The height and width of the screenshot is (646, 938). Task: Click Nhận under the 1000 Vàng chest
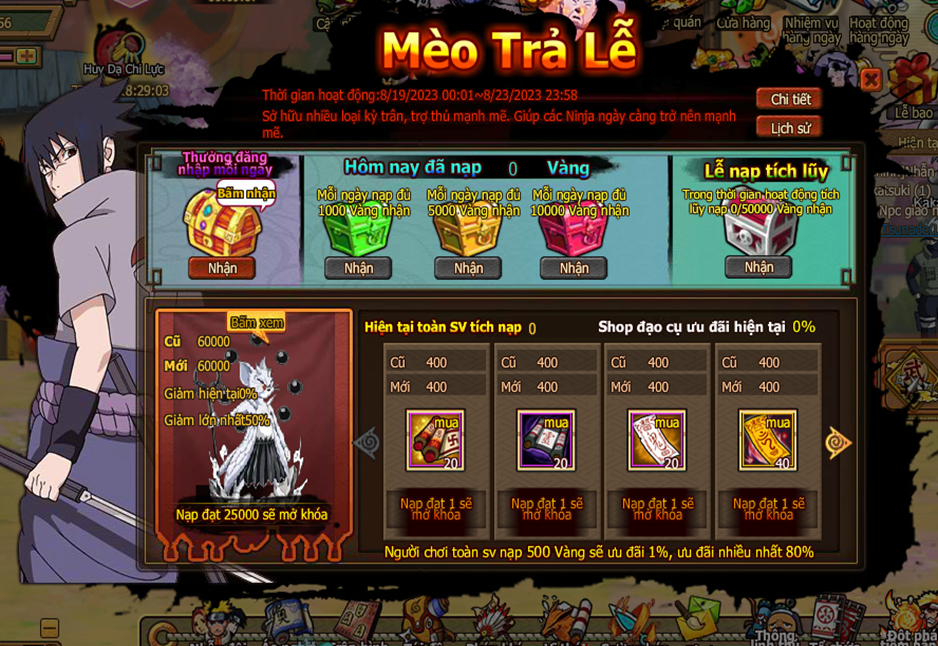click(358, 268)
